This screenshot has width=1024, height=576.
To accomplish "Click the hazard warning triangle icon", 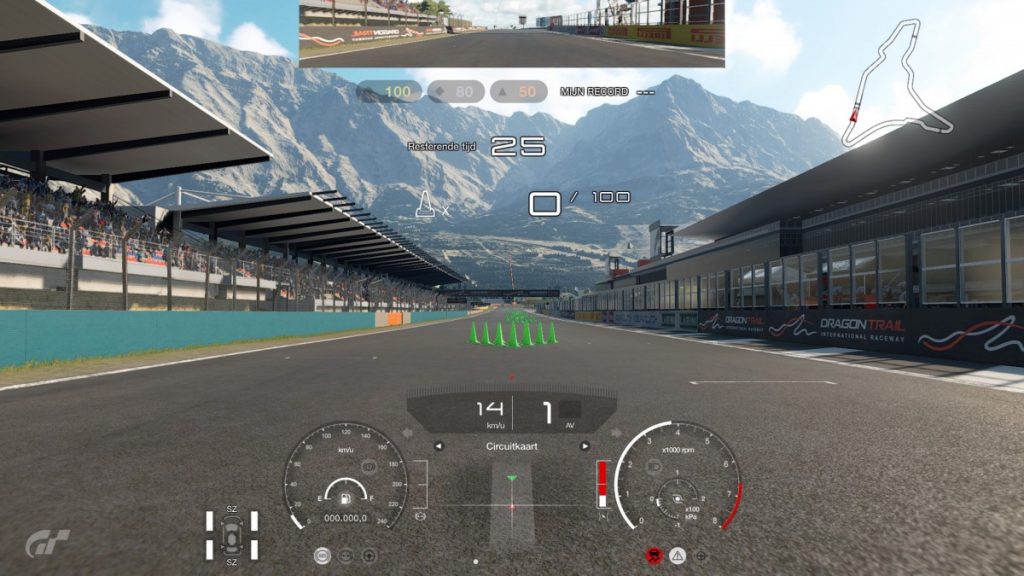I will click(x=678, y=554).
